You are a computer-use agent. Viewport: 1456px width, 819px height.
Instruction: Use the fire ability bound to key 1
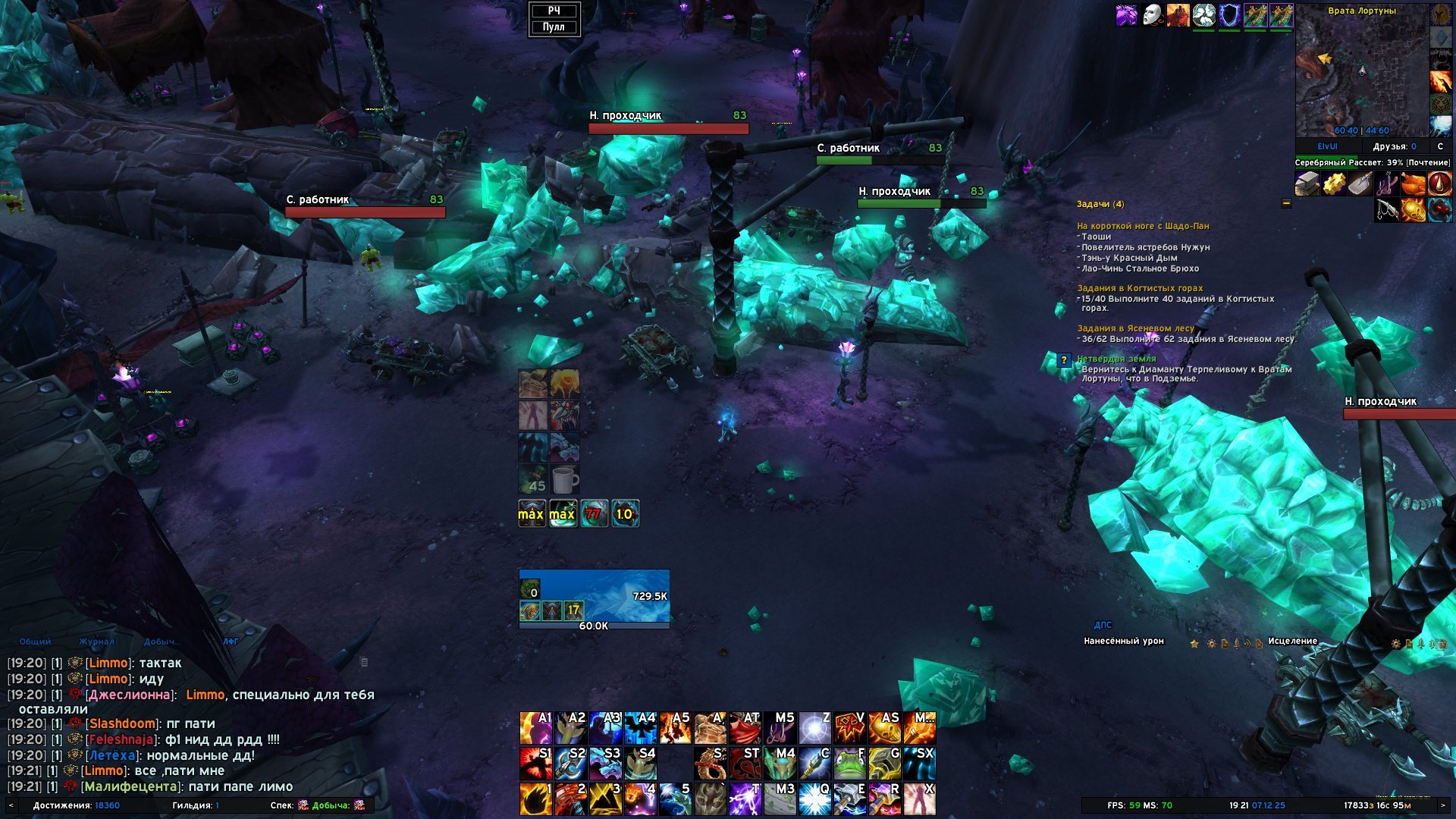coord(535,799)
